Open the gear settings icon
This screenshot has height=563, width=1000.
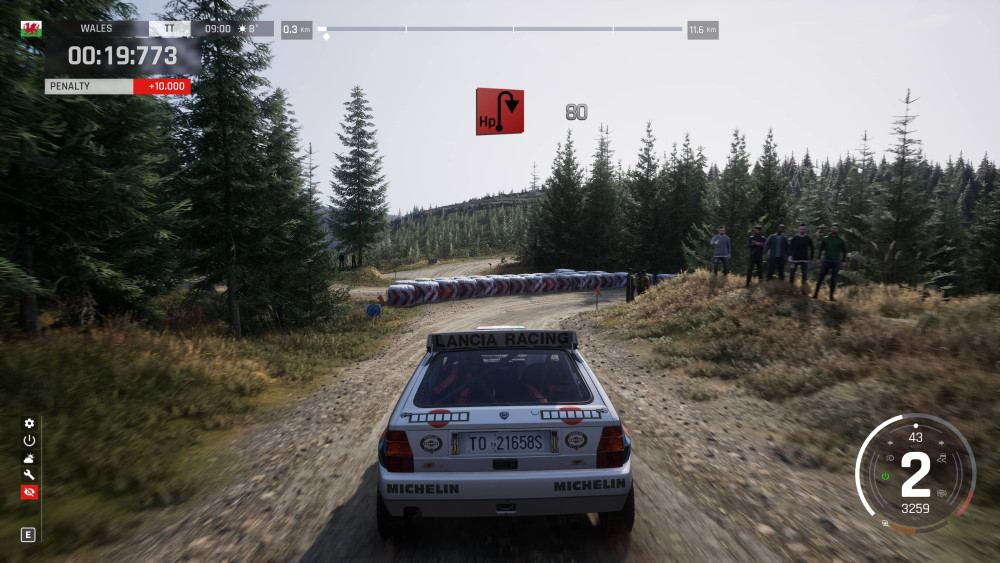pyautogui.click(x=29, y=424)
